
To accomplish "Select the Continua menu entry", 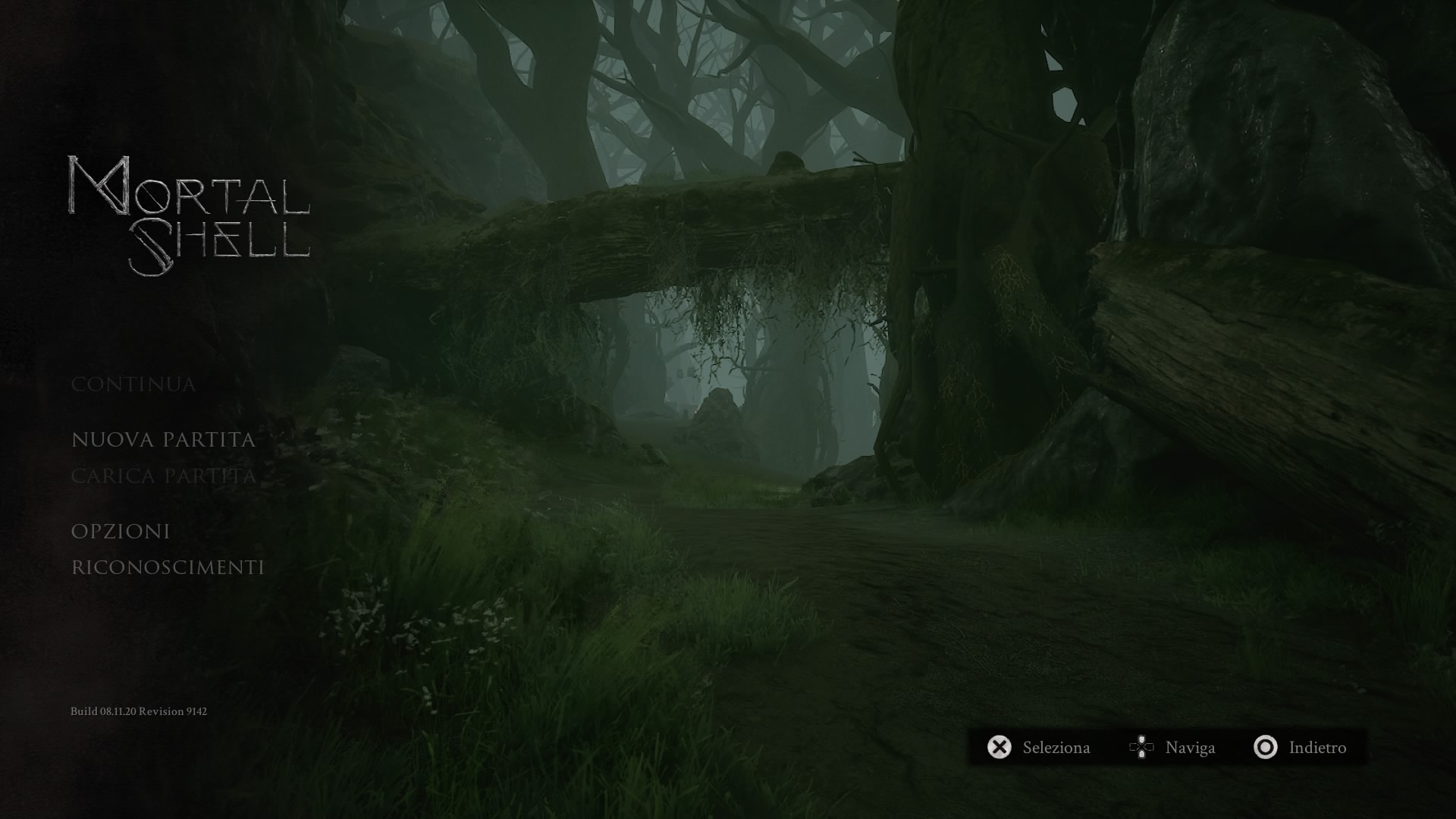I will click(x=133, y=384).
